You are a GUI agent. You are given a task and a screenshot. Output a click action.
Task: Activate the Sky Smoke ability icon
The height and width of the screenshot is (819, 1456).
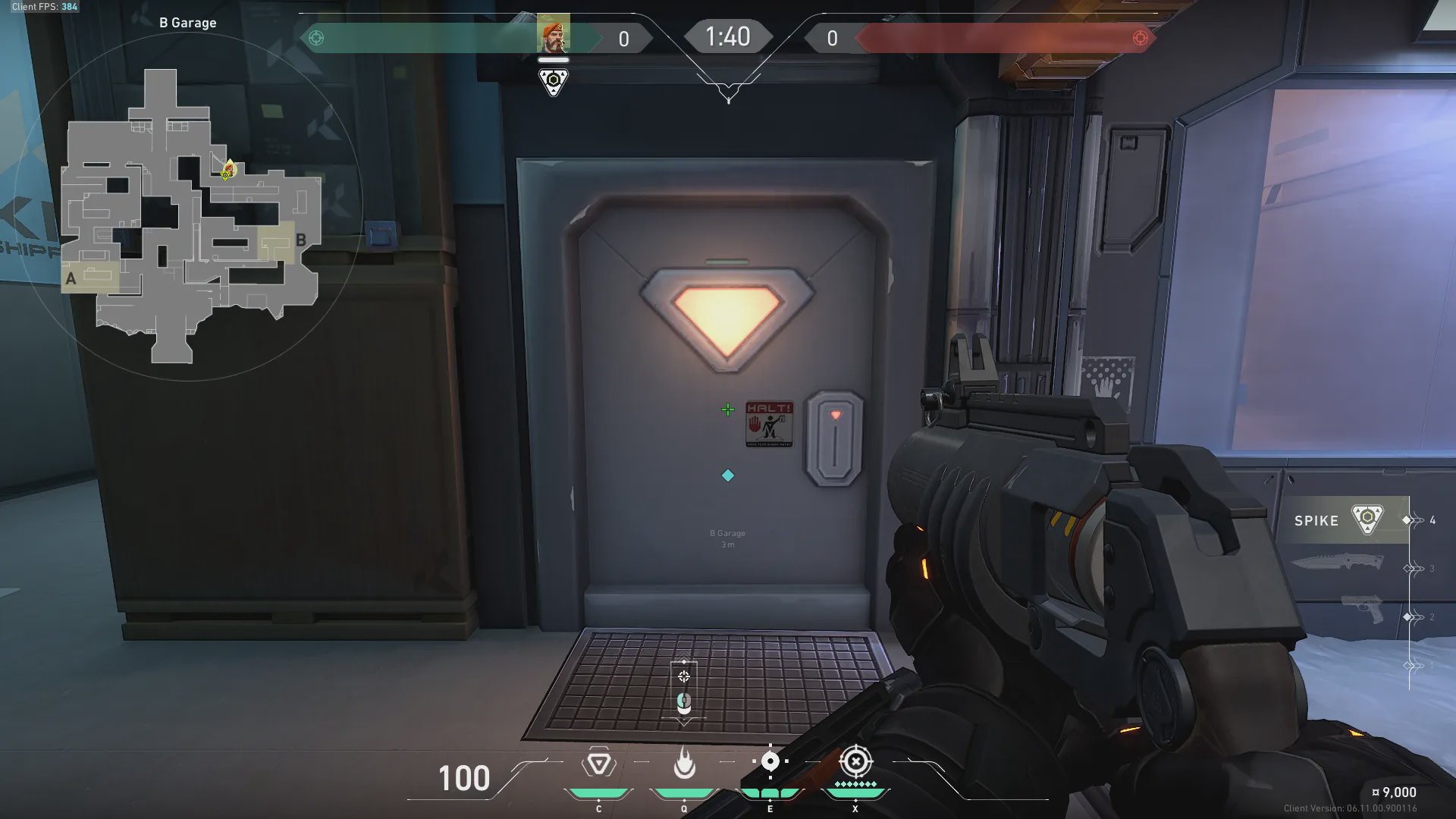pyautogui.click(x=770, y=761)
